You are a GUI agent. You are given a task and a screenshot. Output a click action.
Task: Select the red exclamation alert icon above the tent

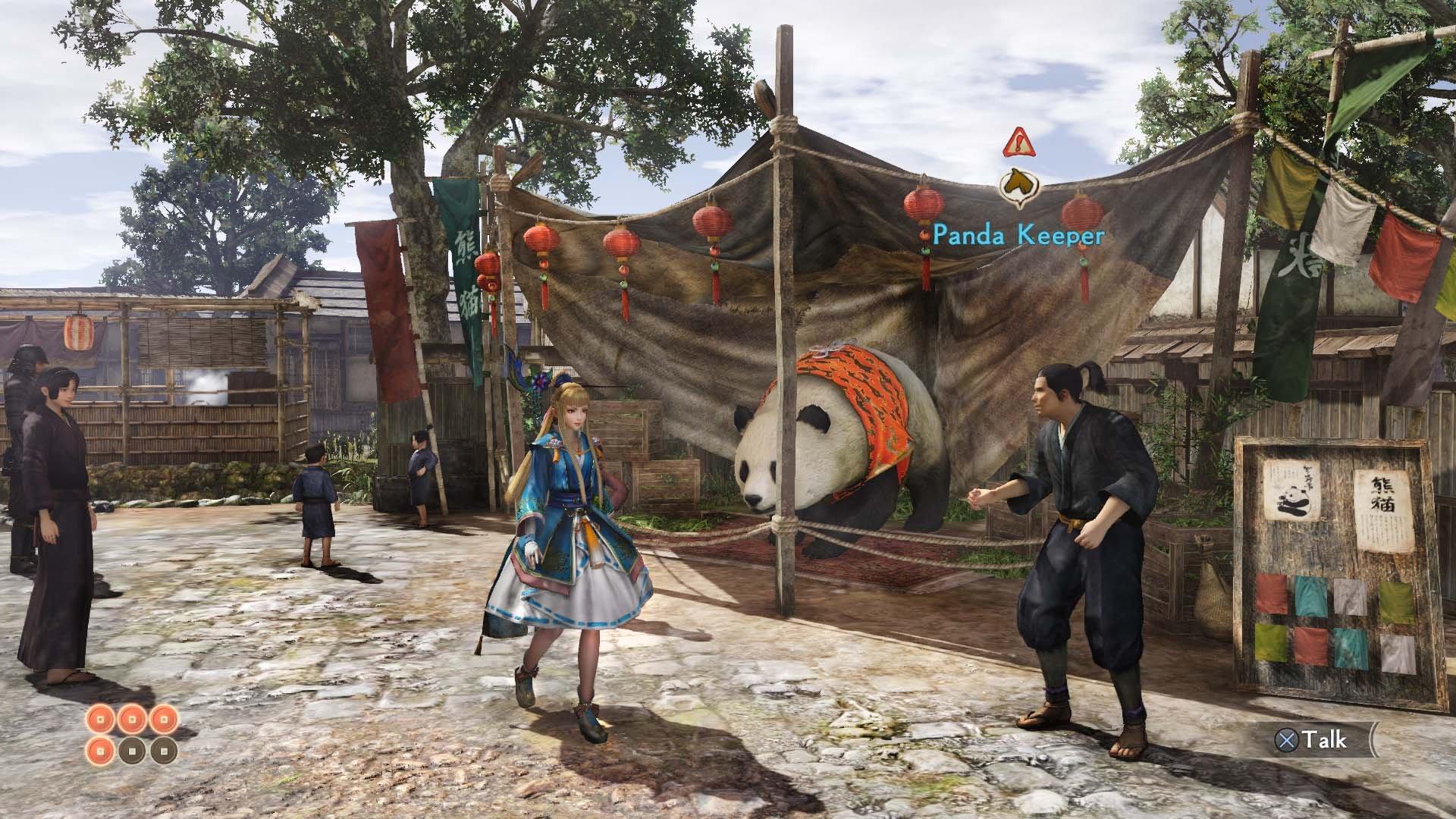click(x=1018, y=144)
